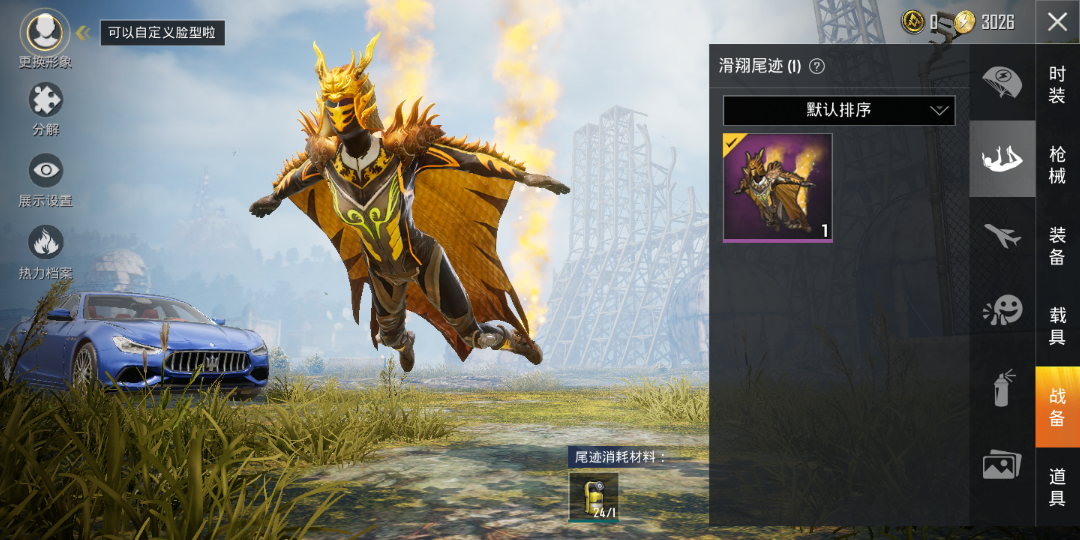Screen dimensions: 1080x540
Task: Open 展示设置 display settings
Action: tap(45, 172)
